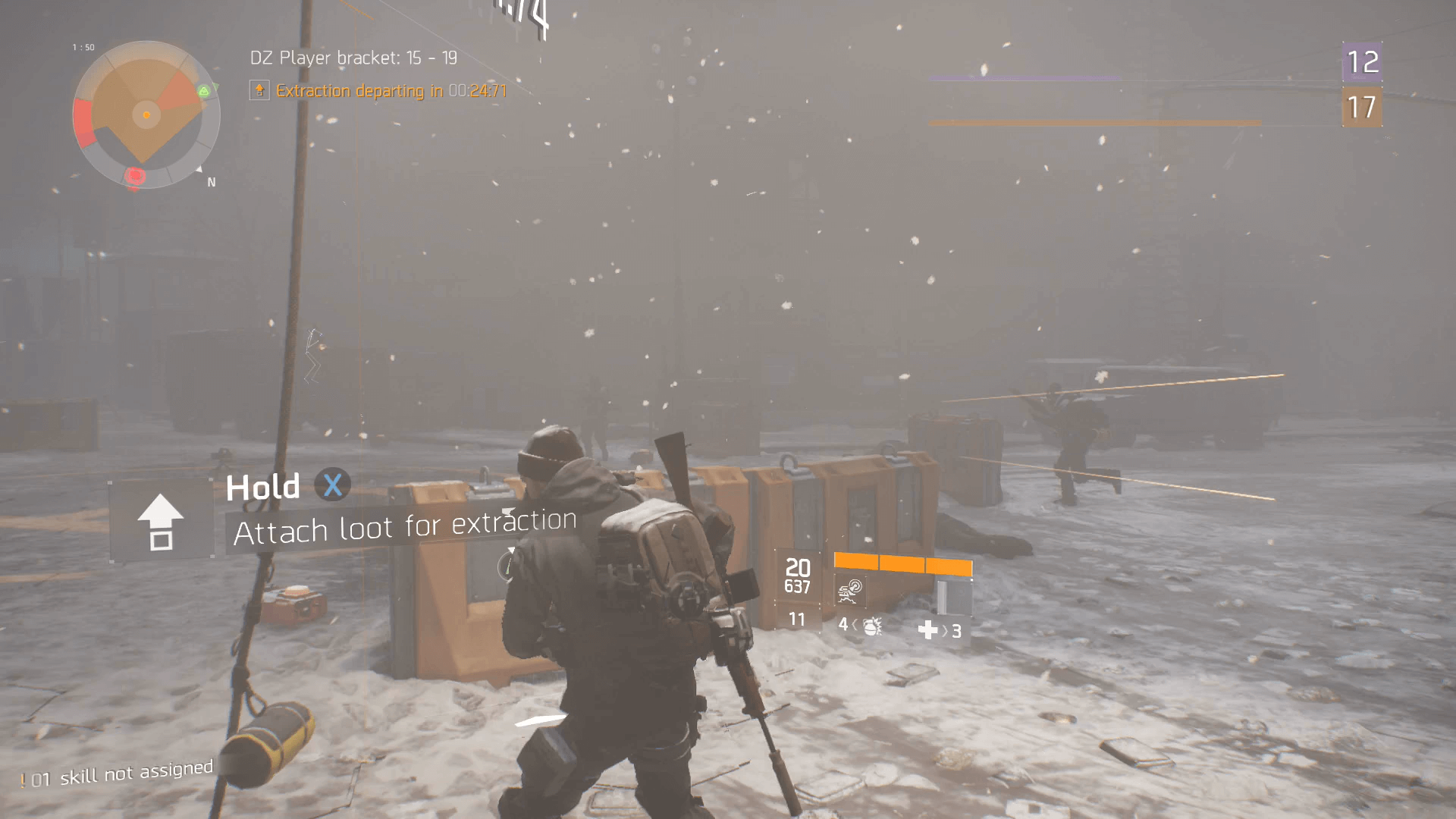Click the green extraction marker on the minimap
Viewport: 1456px width, 819px height.
pyautogui.click(x=203, y=91)
